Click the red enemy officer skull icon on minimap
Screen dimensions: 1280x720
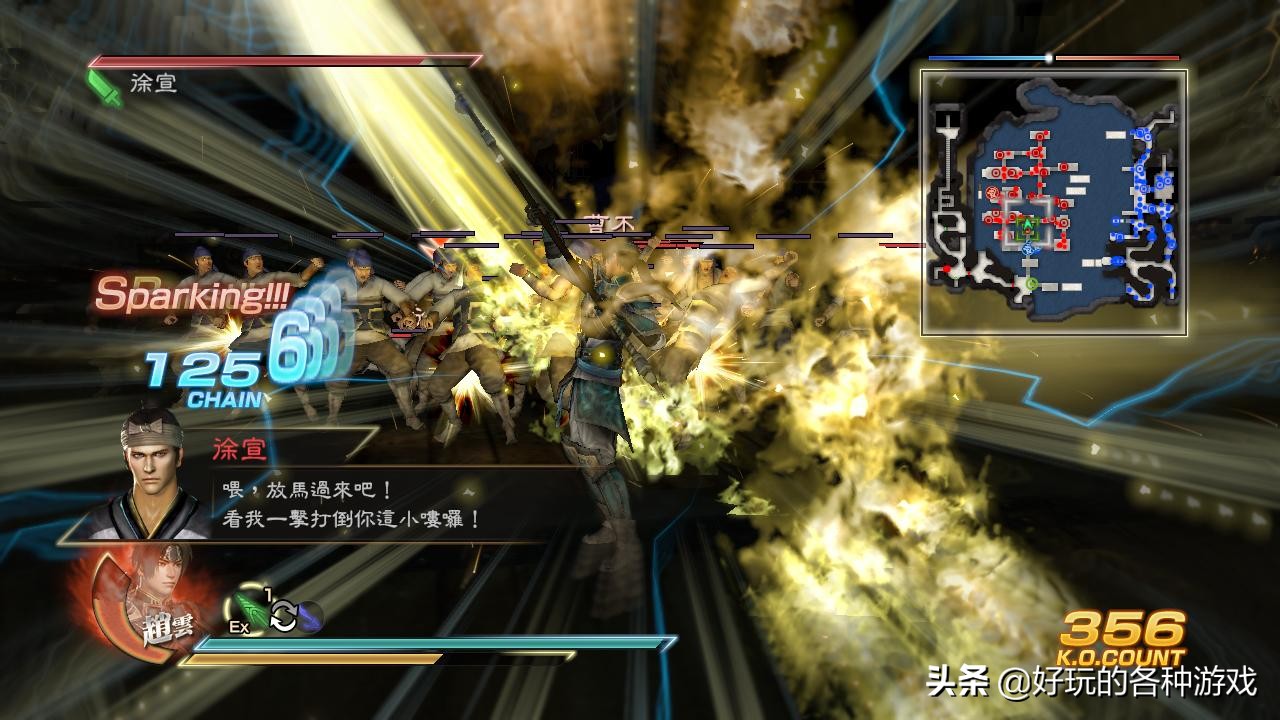coord(991,193)
